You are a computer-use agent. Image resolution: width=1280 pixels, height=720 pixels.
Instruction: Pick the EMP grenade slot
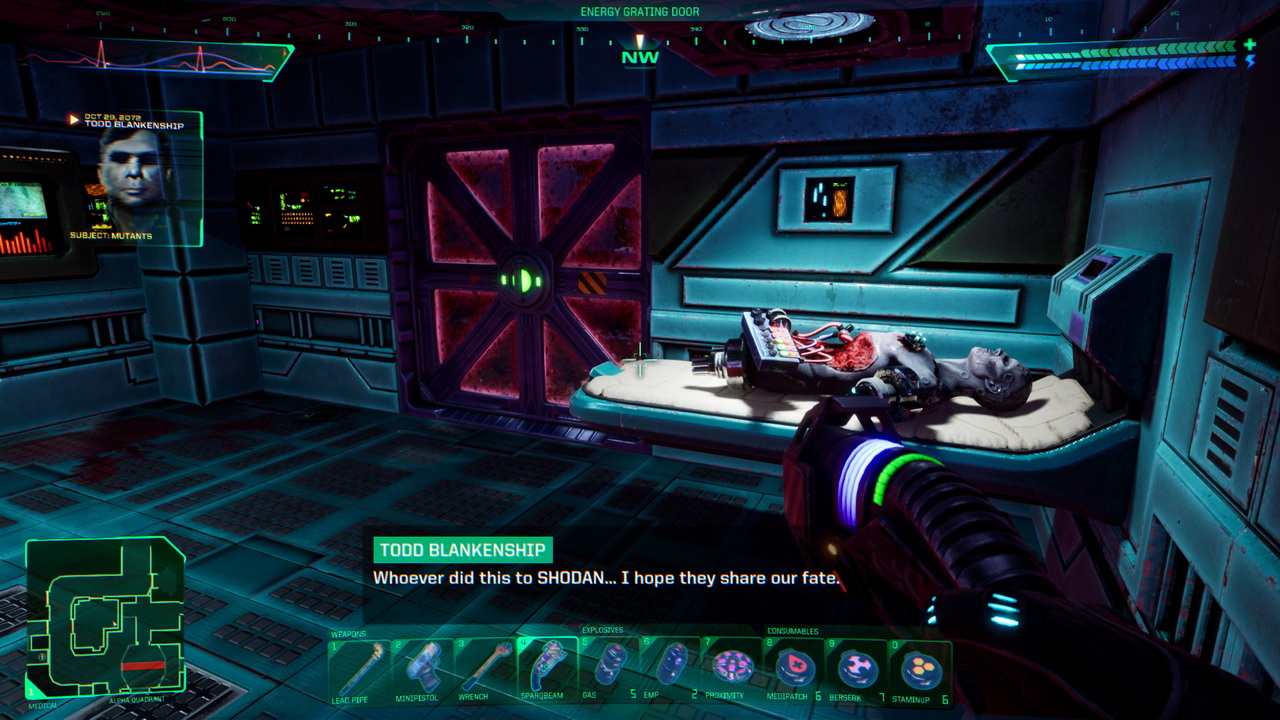[x=670, y=666]
